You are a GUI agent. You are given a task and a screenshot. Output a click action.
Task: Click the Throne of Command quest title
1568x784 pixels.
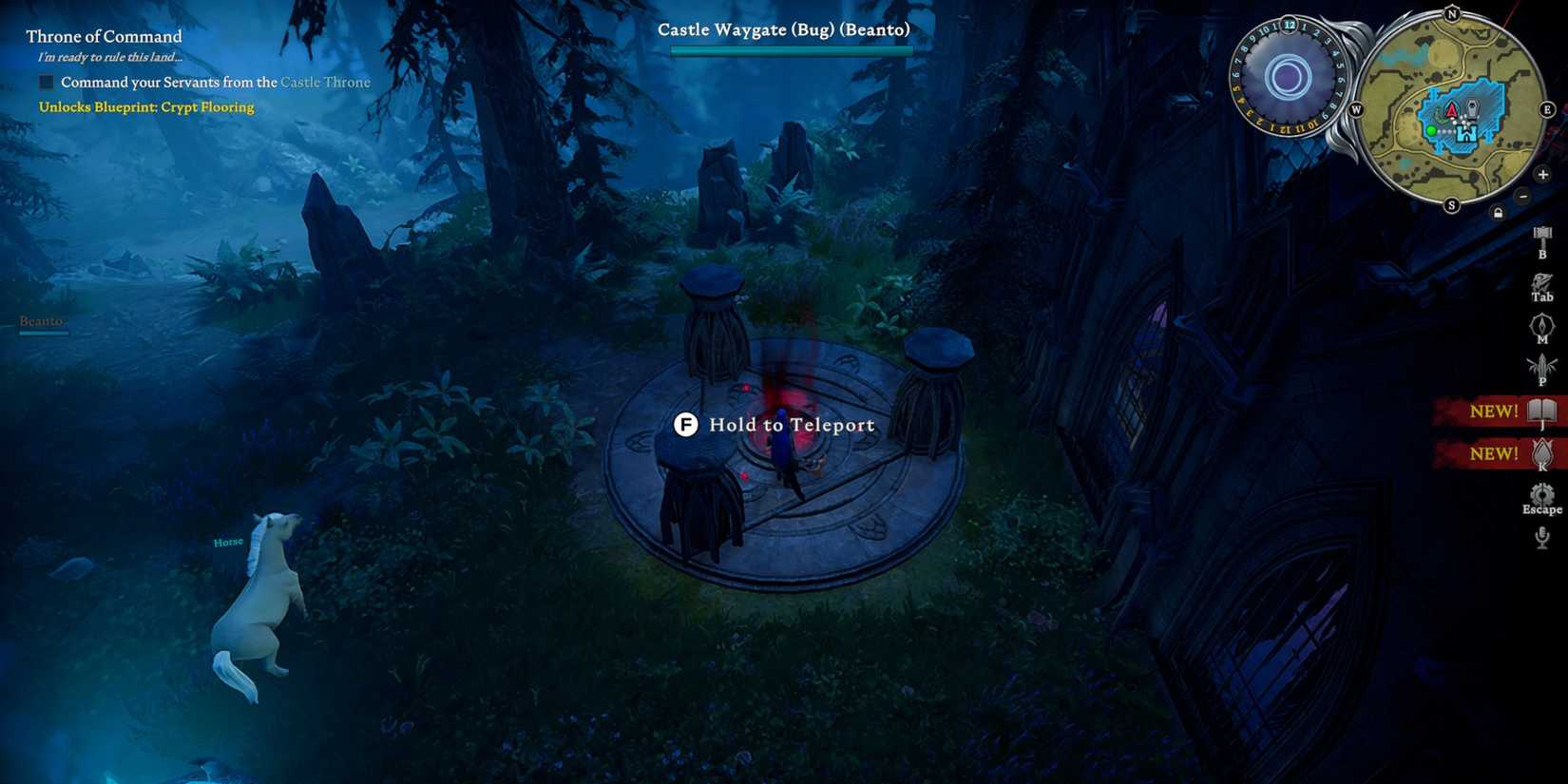click(103, 36)
